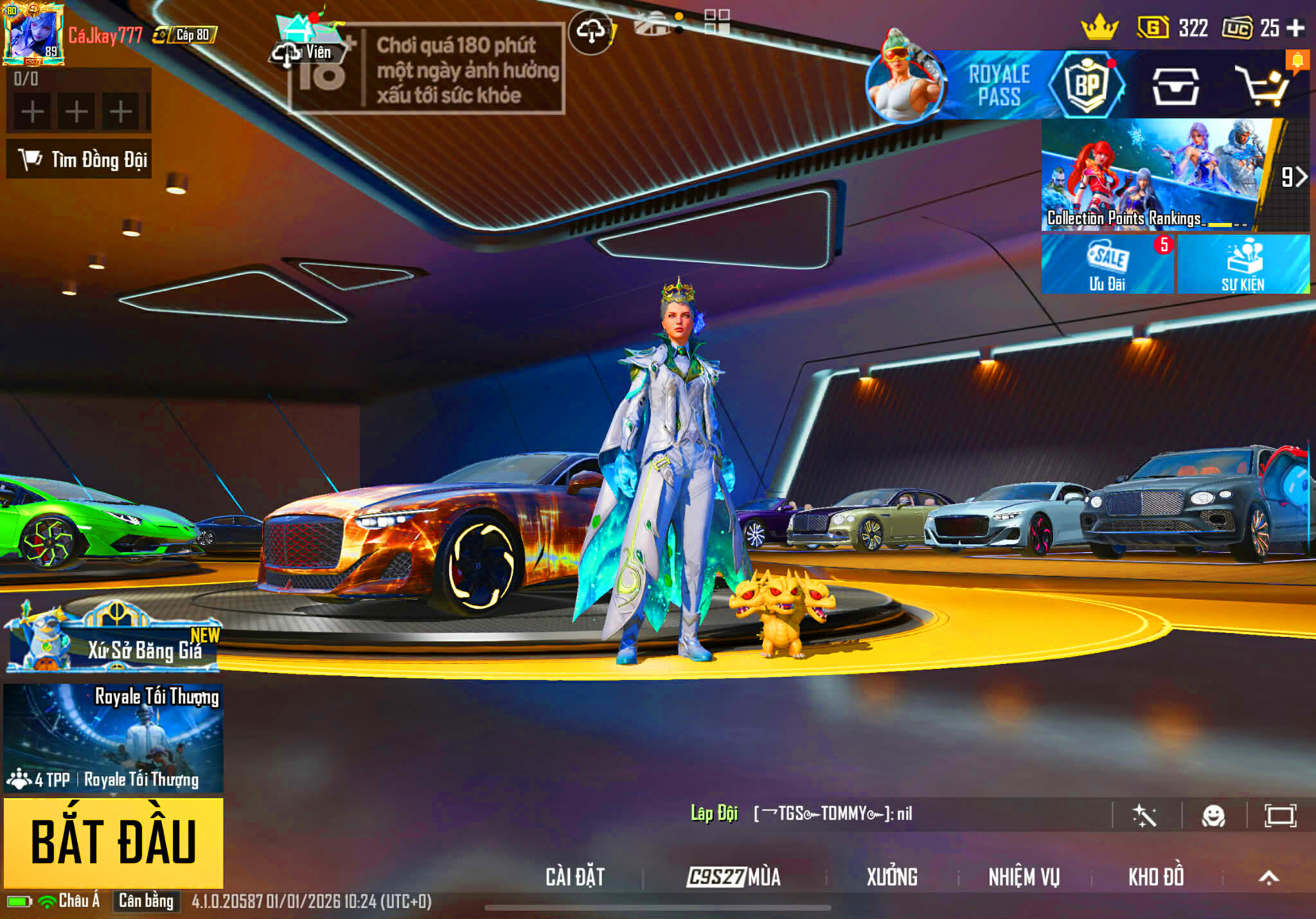1316x919 pixels.
Task: Open the XƯỞNG workshop menu
Action: click(892, 877)
